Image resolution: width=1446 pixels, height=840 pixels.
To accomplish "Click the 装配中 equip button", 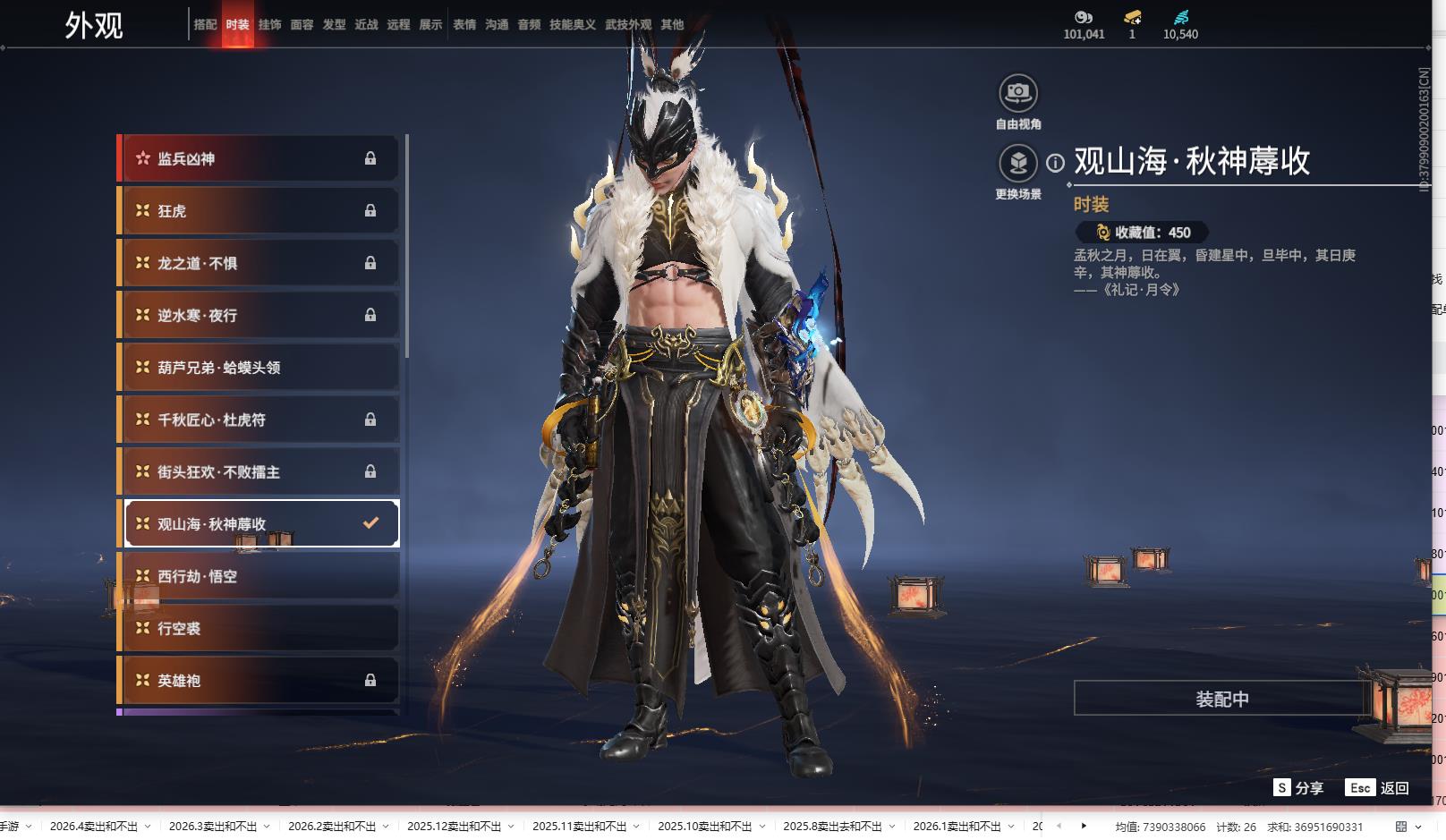I will 1221,699.
